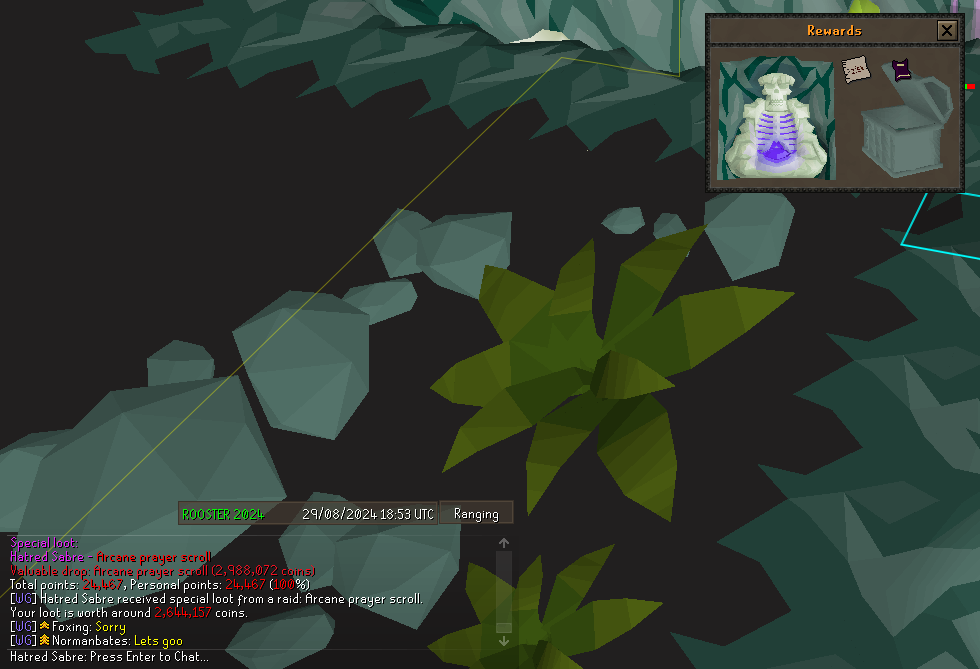
Task: Click the chat scroll-up arrow
Action: [504, 543]
